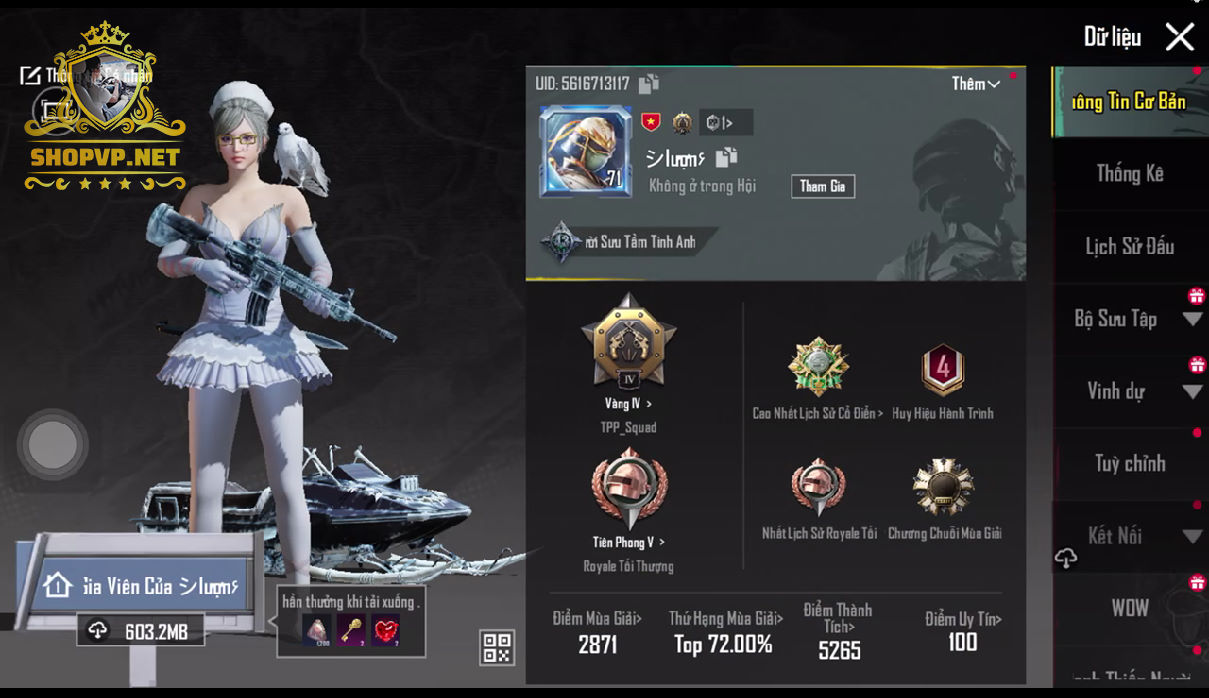Switch to the Thống Kê tab
Screen dimensions: 1209x698
pos(1129,174)
